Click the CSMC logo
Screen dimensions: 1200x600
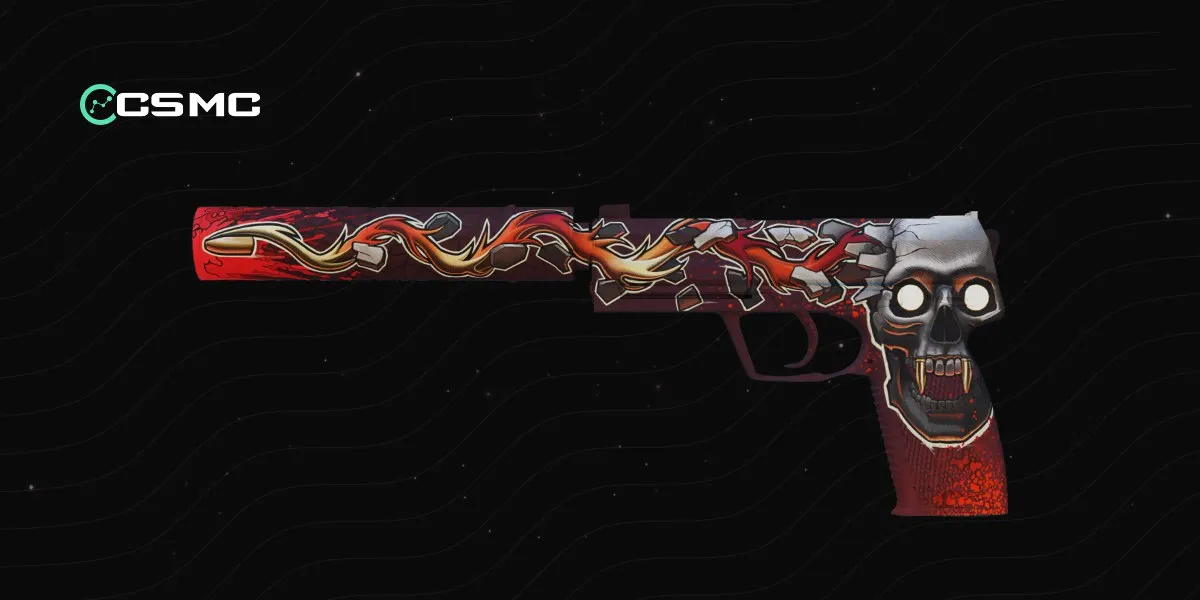170,103
